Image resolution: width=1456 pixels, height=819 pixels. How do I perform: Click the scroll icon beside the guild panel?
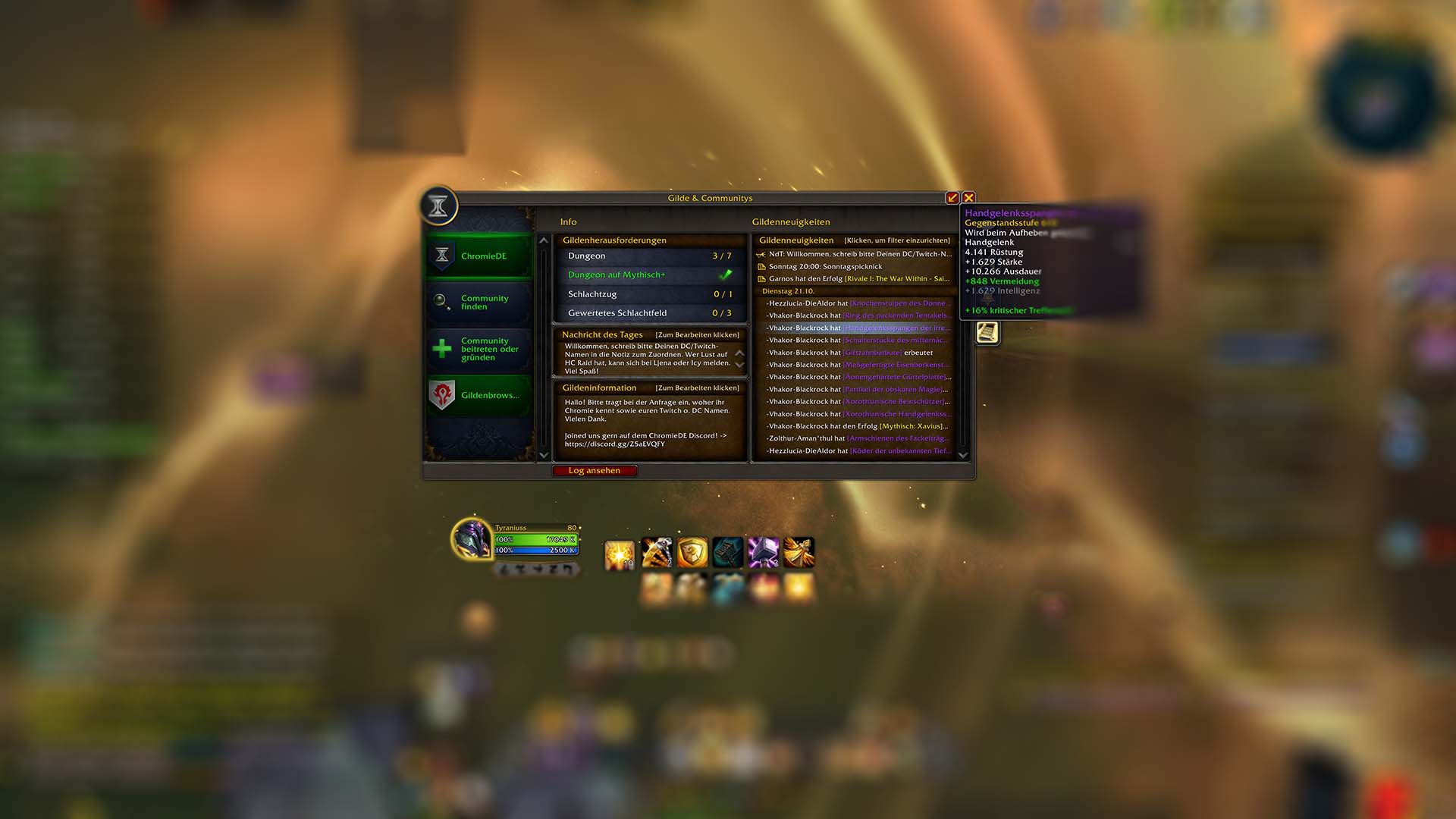click(987, 333)
